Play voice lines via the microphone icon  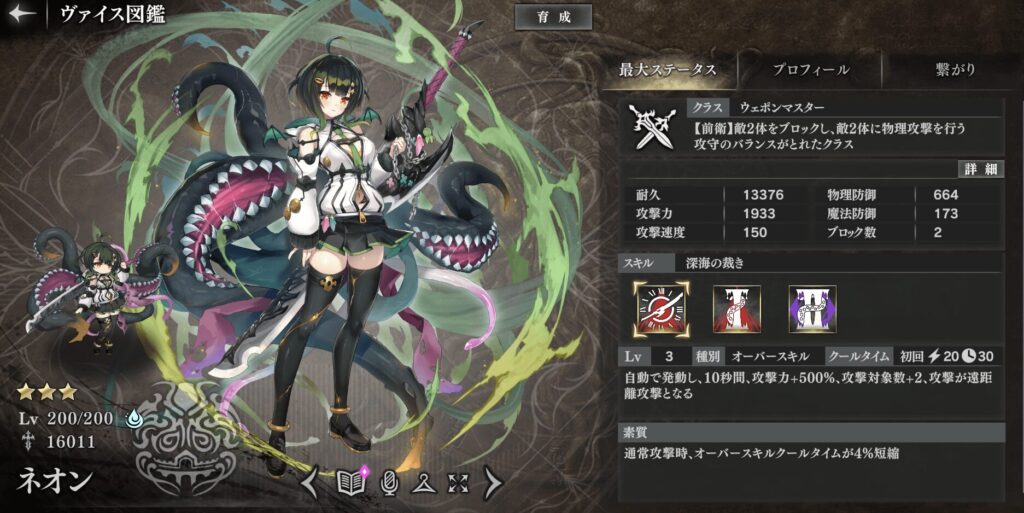(391, 483)
